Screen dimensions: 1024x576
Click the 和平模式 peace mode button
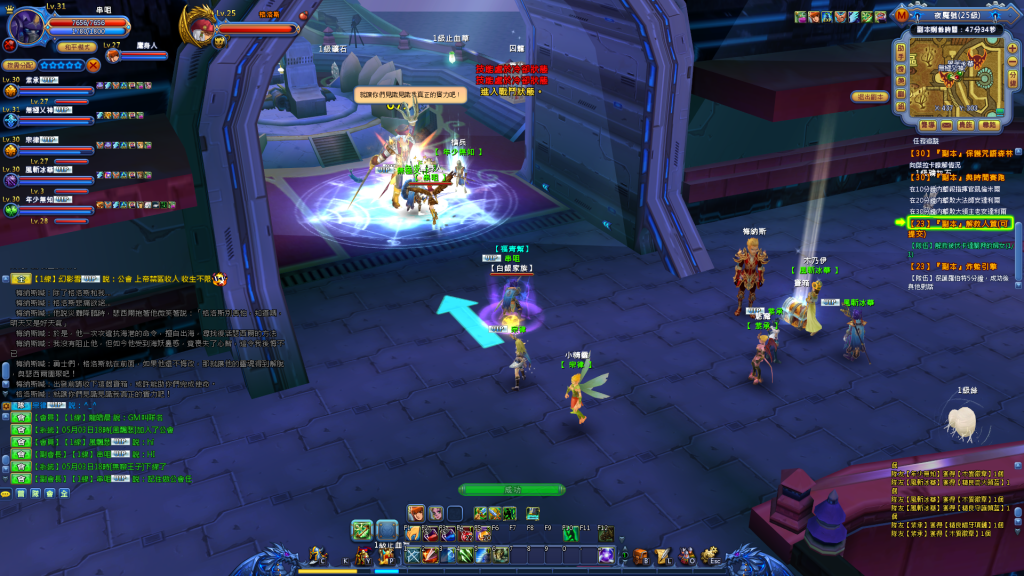coord(76,46)
